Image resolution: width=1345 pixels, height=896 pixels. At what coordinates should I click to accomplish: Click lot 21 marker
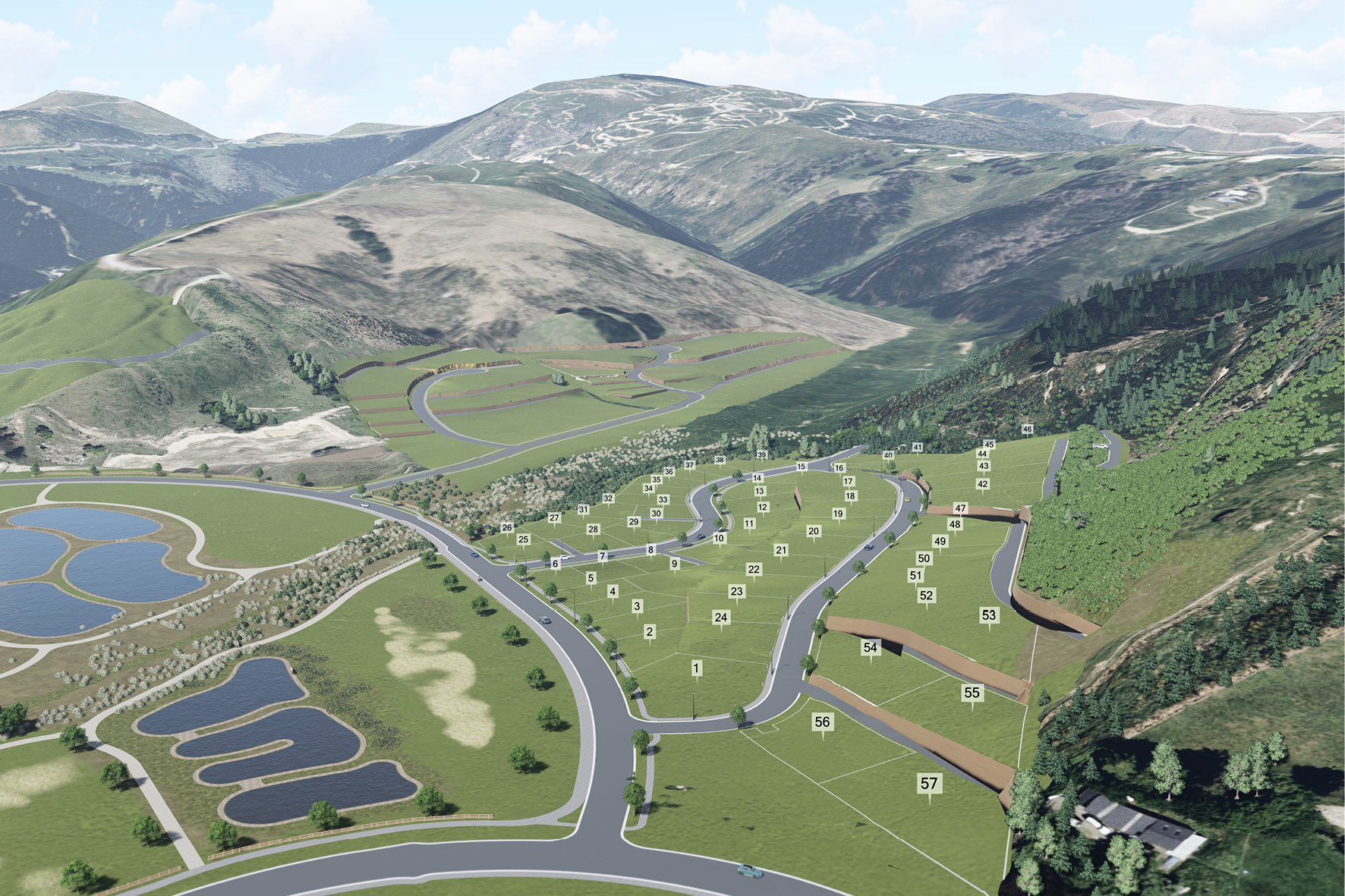click(x=781, y=550)
